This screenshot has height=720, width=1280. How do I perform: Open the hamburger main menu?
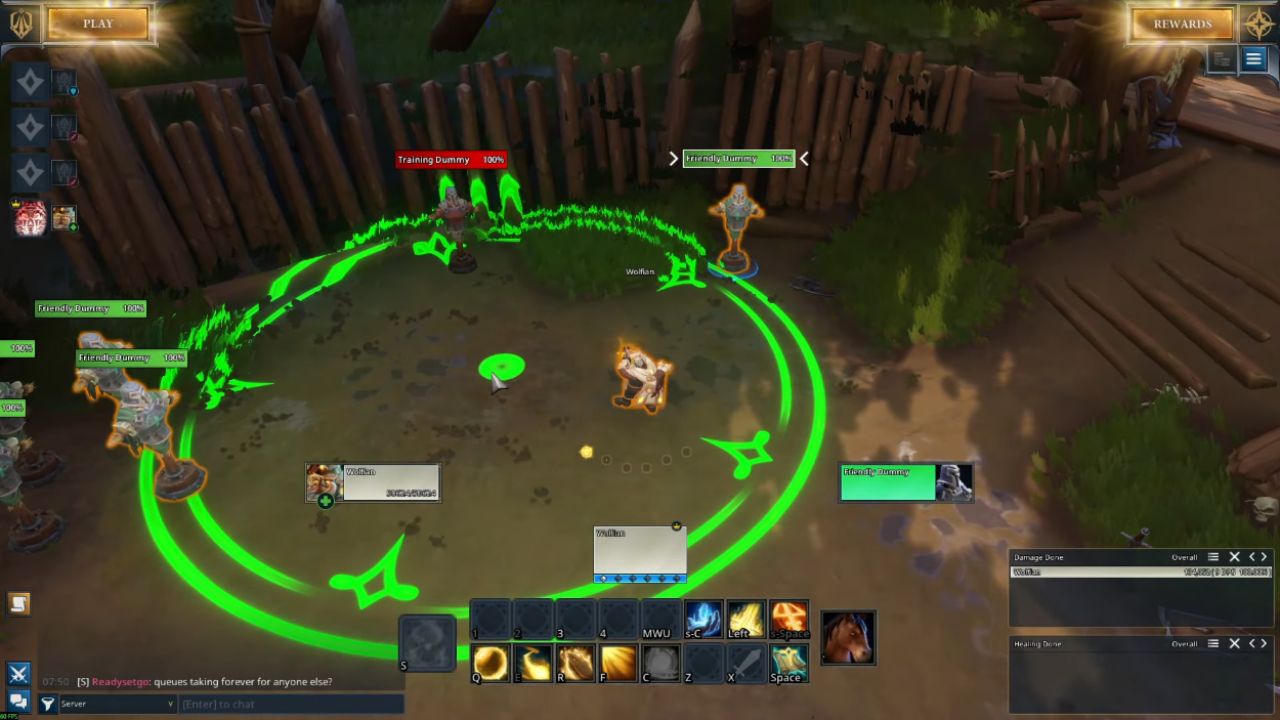tap(1253, 59)
